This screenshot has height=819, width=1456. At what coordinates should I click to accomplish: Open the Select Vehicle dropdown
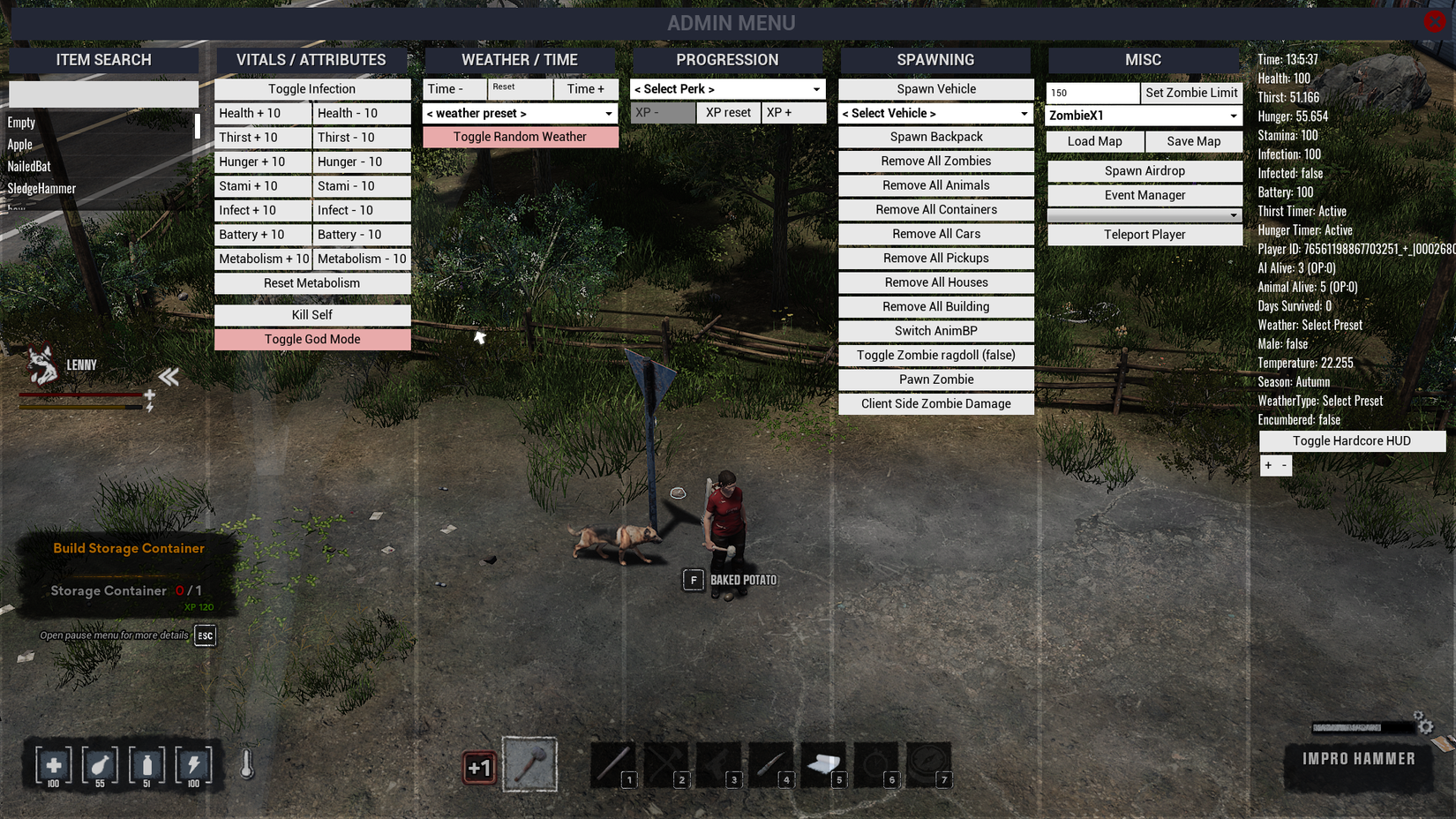[935, 113]
